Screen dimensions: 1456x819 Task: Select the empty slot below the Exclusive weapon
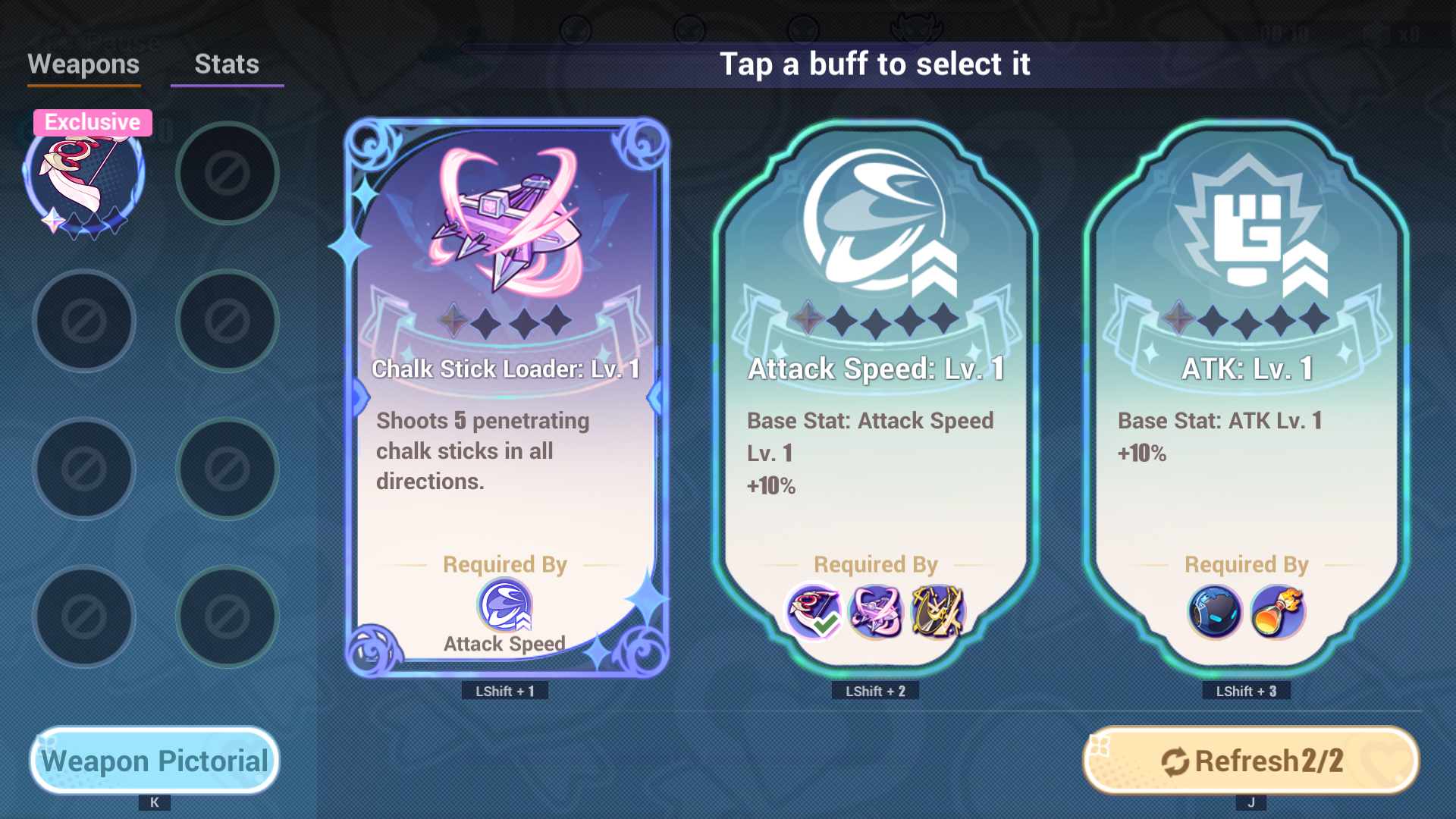click(x=83, y=320)
